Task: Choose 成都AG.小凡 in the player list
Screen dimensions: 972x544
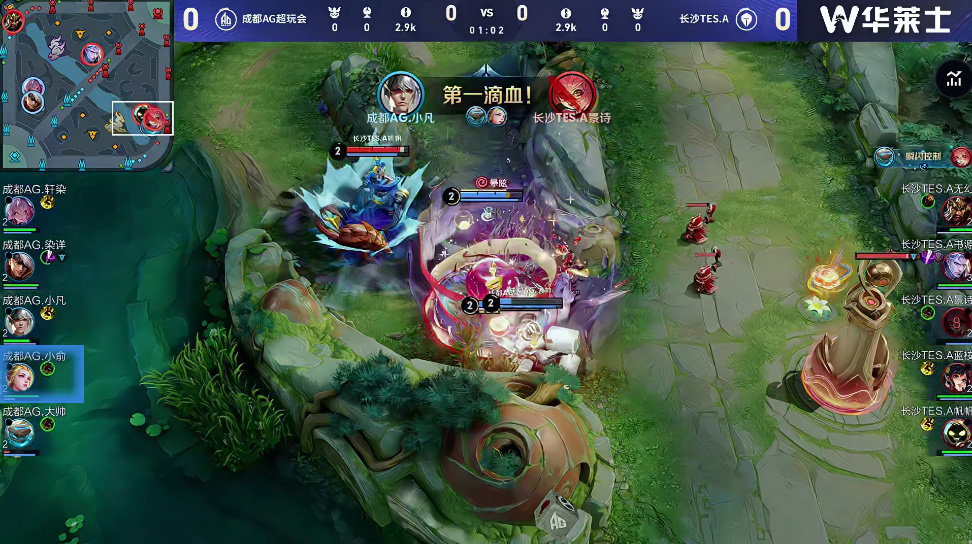Action: coord(21,321)
